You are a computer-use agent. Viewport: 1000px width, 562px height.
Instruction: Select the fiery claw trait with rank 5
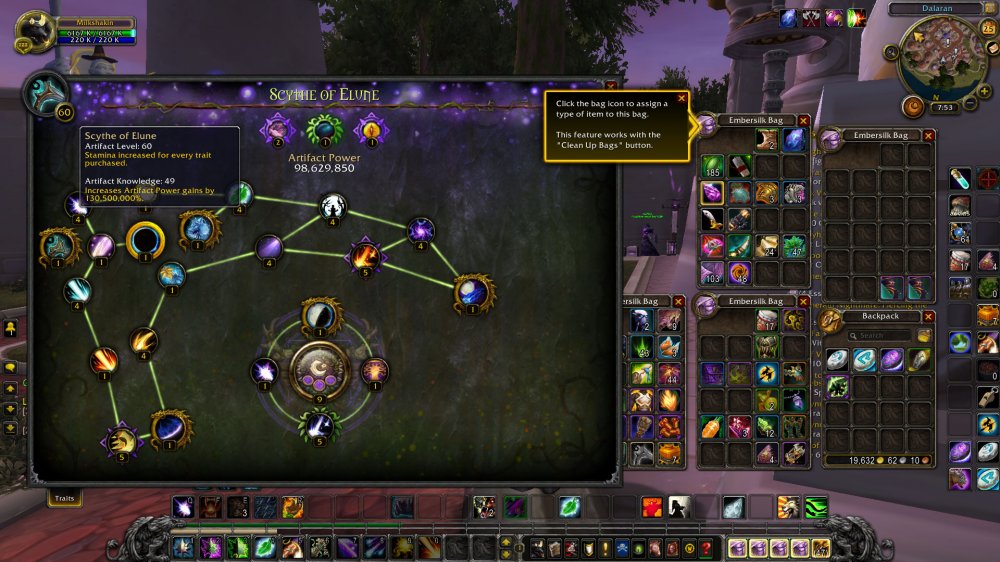click(365, 256)
